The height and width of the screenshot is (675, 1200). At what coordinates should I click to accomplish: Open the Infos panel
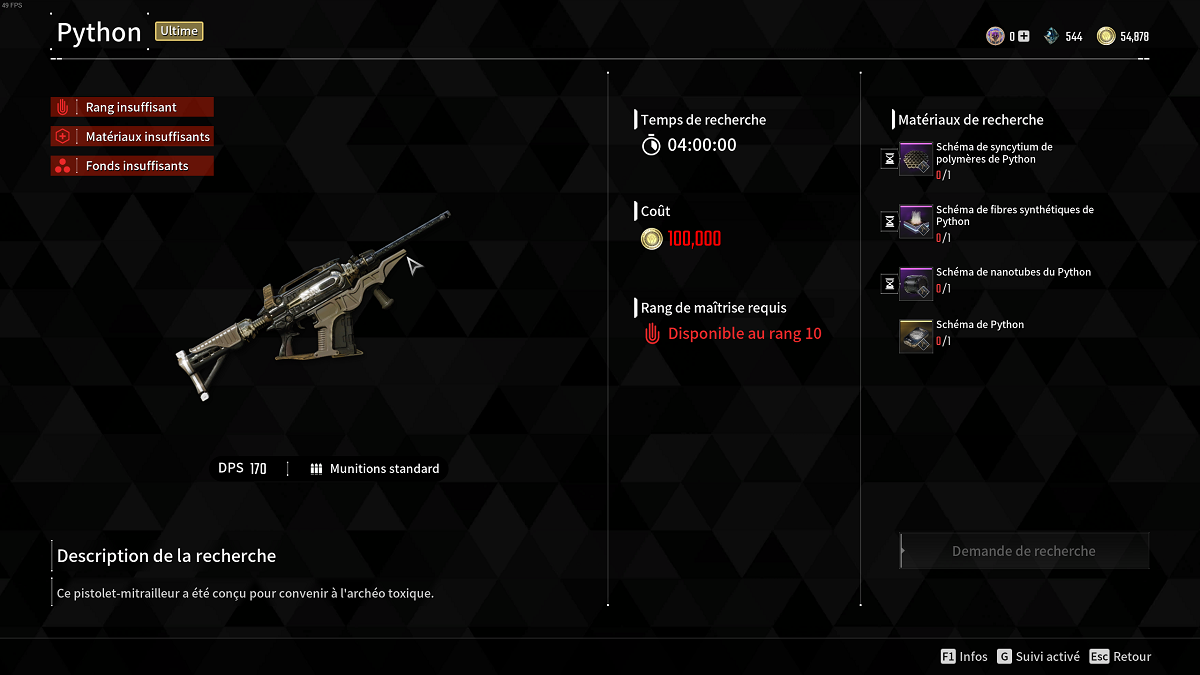[x=964, y=657]
